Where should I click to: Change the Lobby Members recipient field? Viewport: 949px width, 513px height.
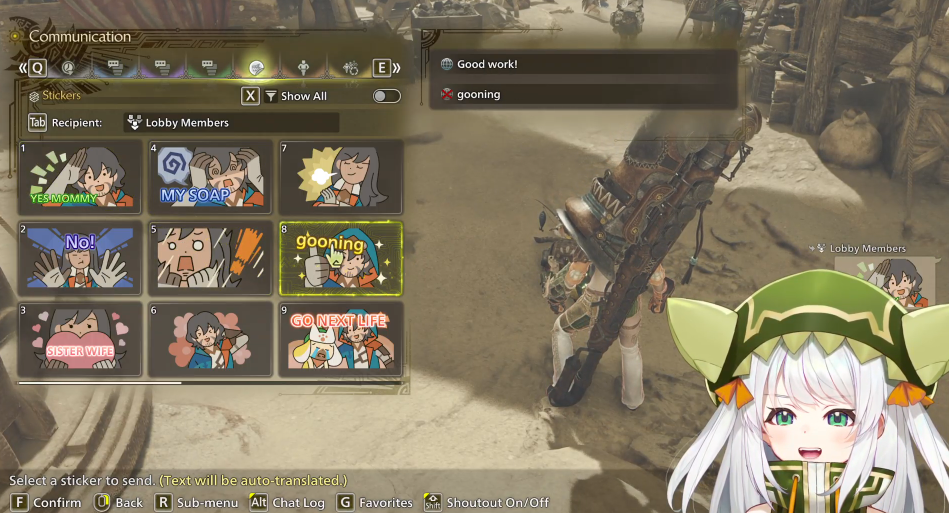coord(231,123)
